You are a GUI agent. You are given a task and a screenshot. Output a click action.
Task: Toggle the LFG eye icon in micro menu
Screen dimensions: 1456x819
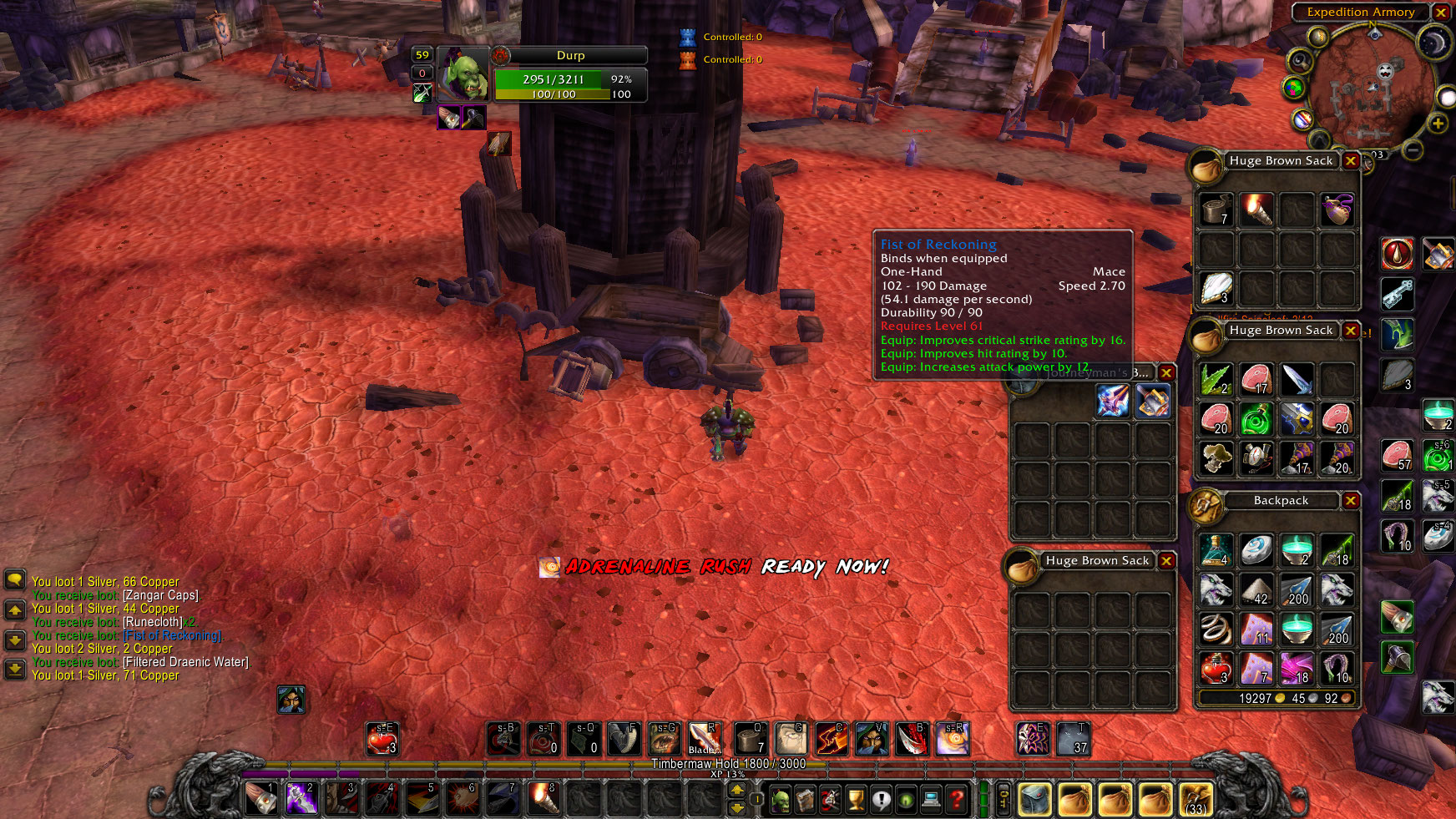[905, 800]
